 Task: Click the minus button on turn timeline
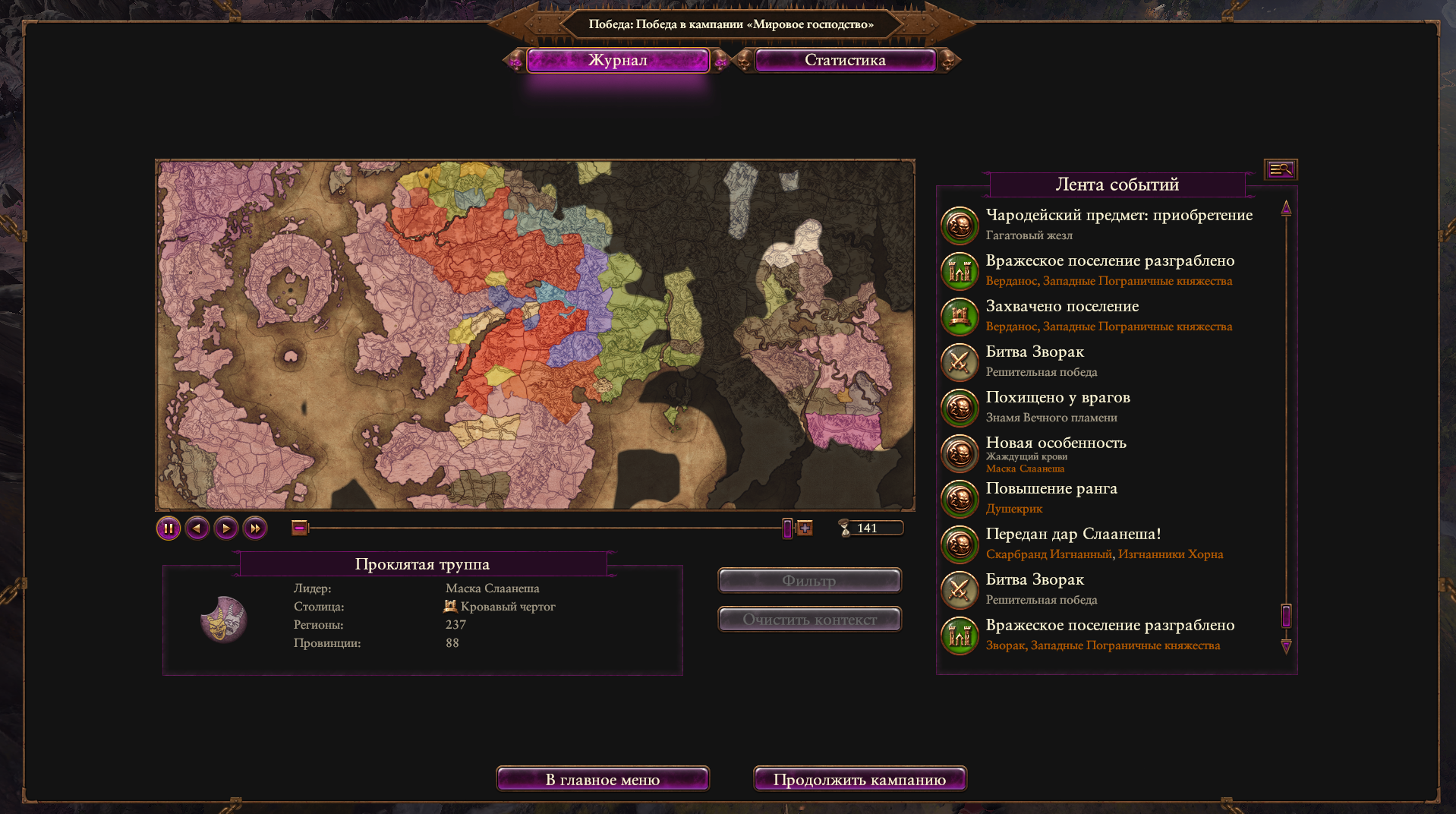pos(300,528)
